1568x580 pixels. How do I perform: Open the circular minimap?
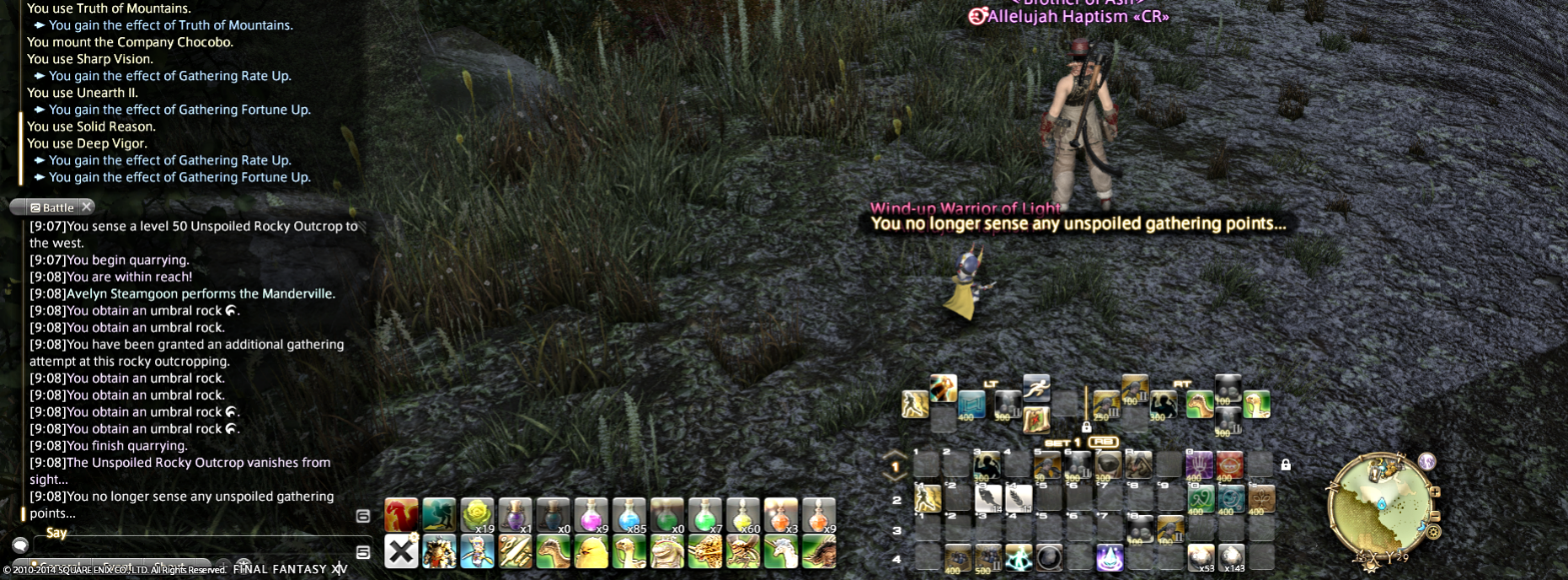[1379, 504]
